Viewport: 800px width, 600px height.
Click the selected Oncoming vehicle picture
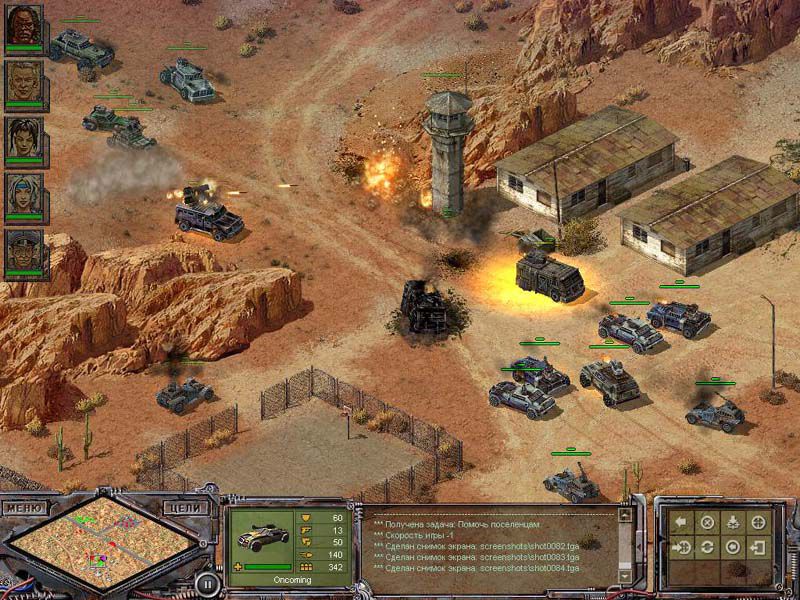(260, 536)
